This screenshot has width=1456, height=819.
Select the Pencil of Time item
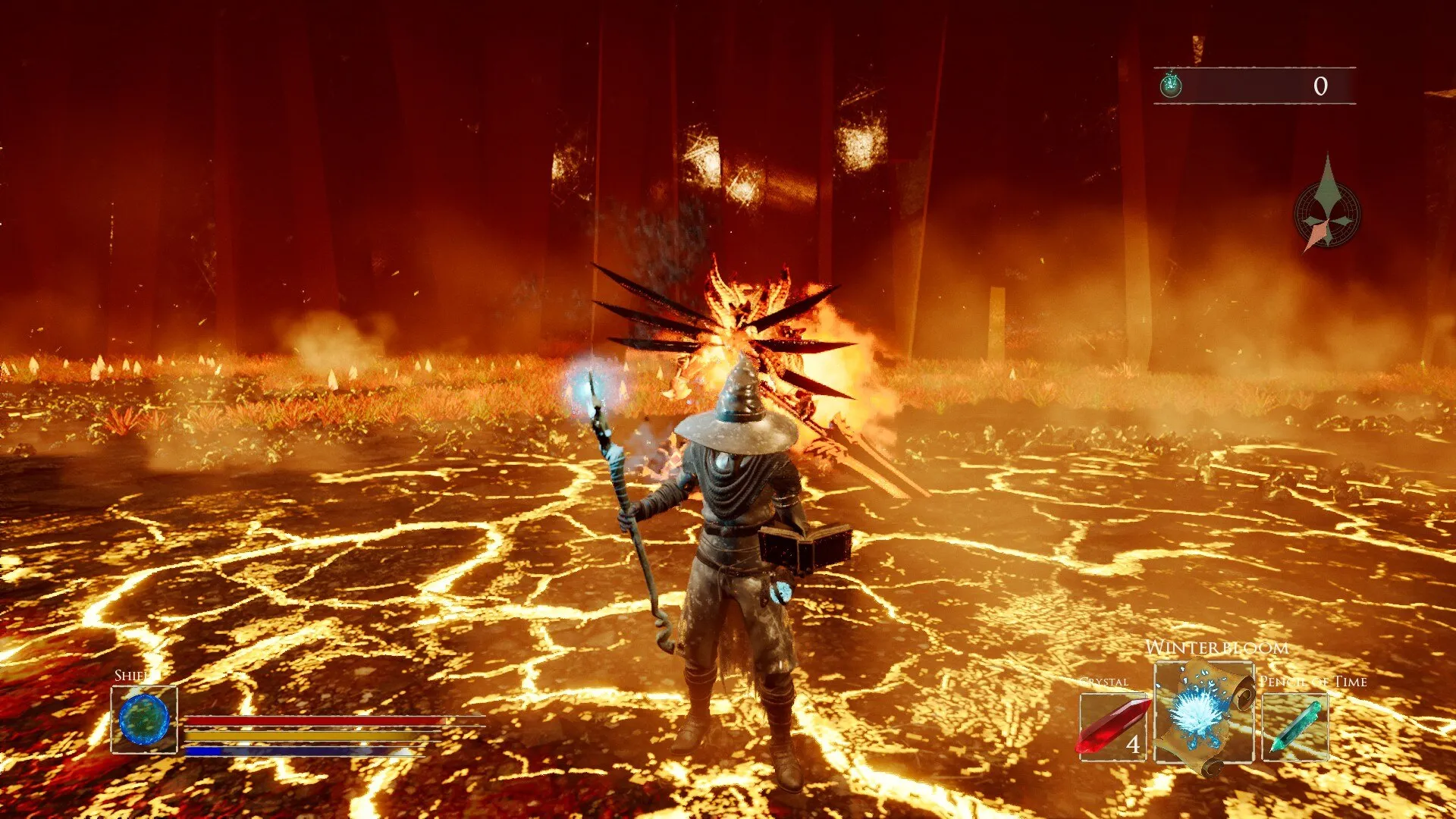coord(1294,726)
